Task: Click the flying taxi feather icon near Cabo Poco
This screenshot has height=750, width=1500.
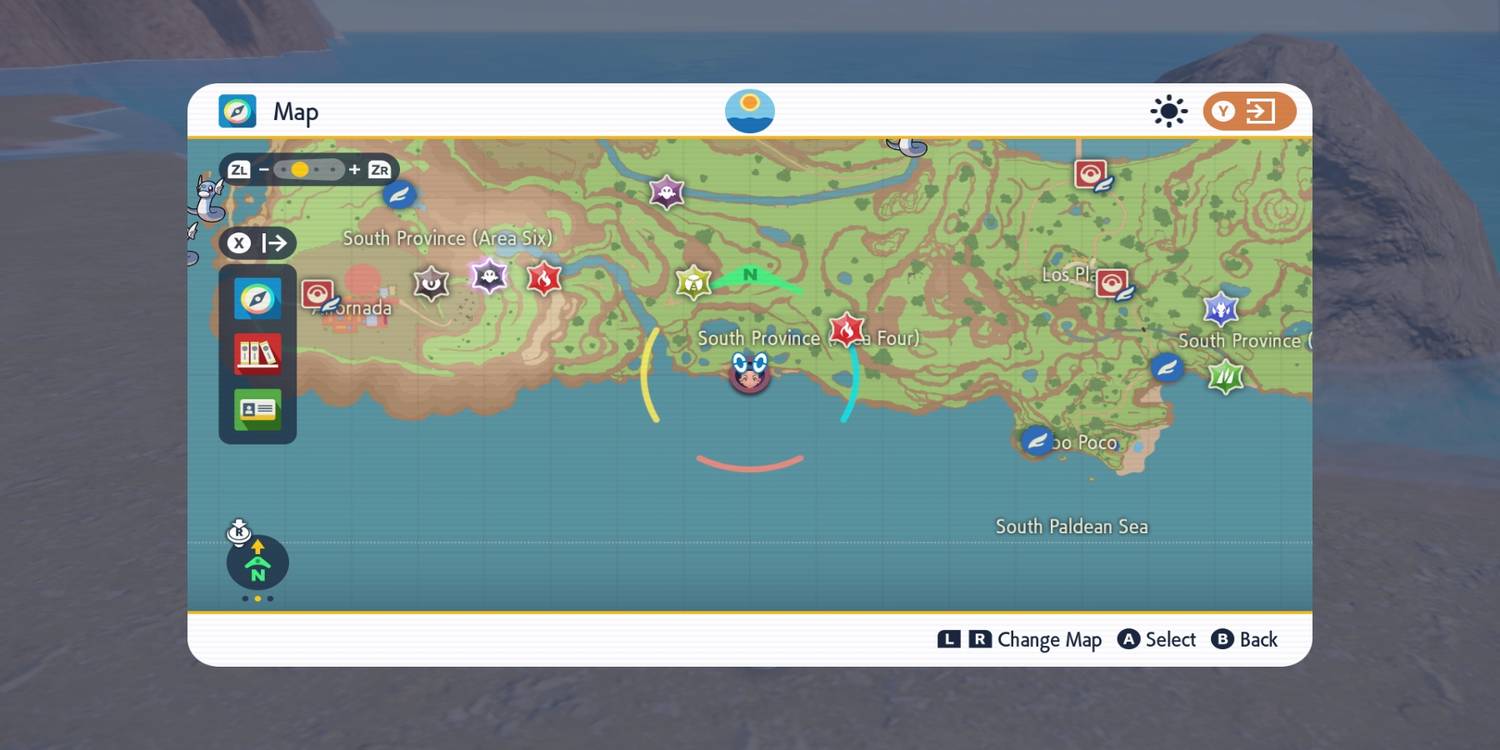Action: [1037, 440]
